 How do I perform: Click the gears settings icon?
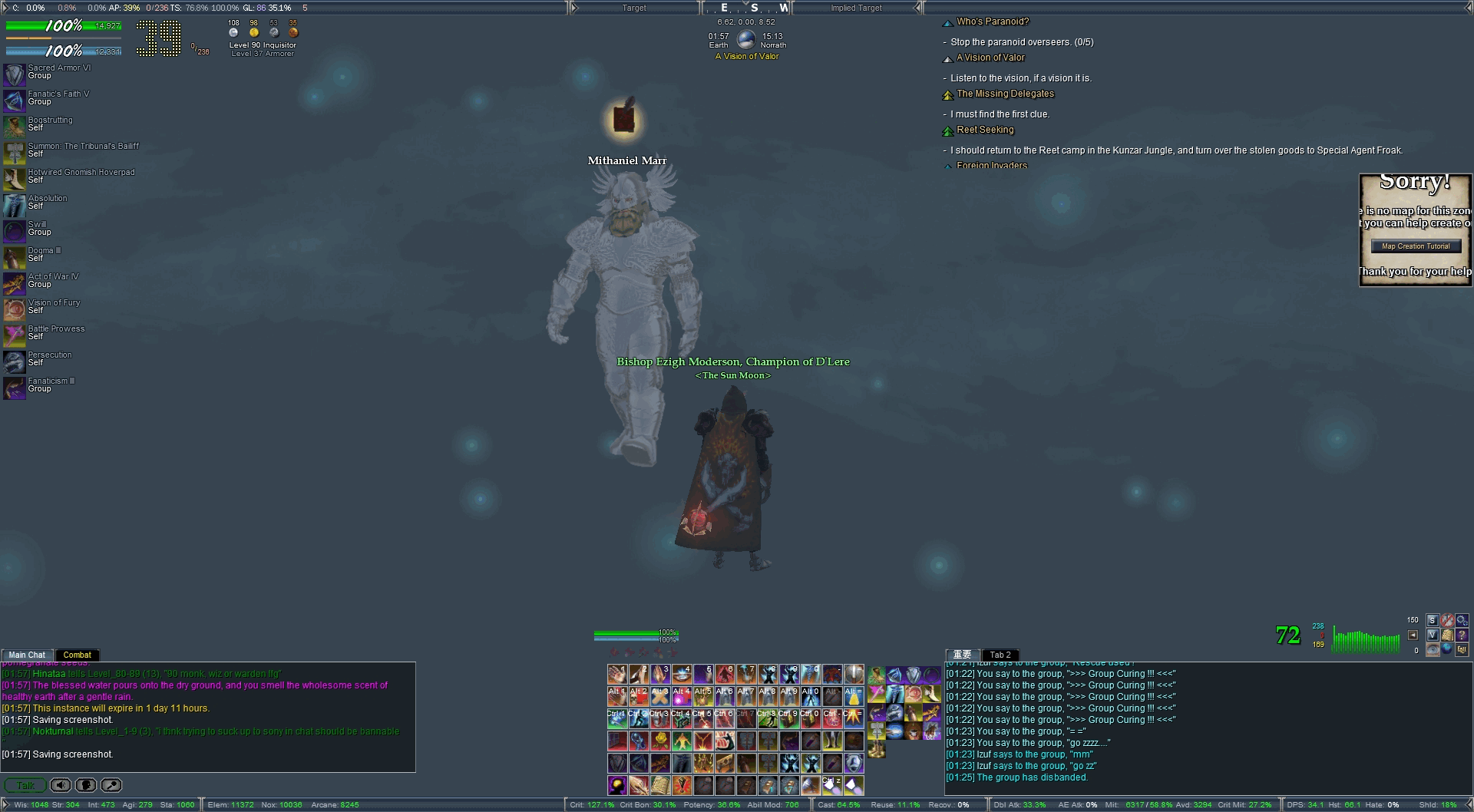pyautogui.click(x=1462, y=620)
